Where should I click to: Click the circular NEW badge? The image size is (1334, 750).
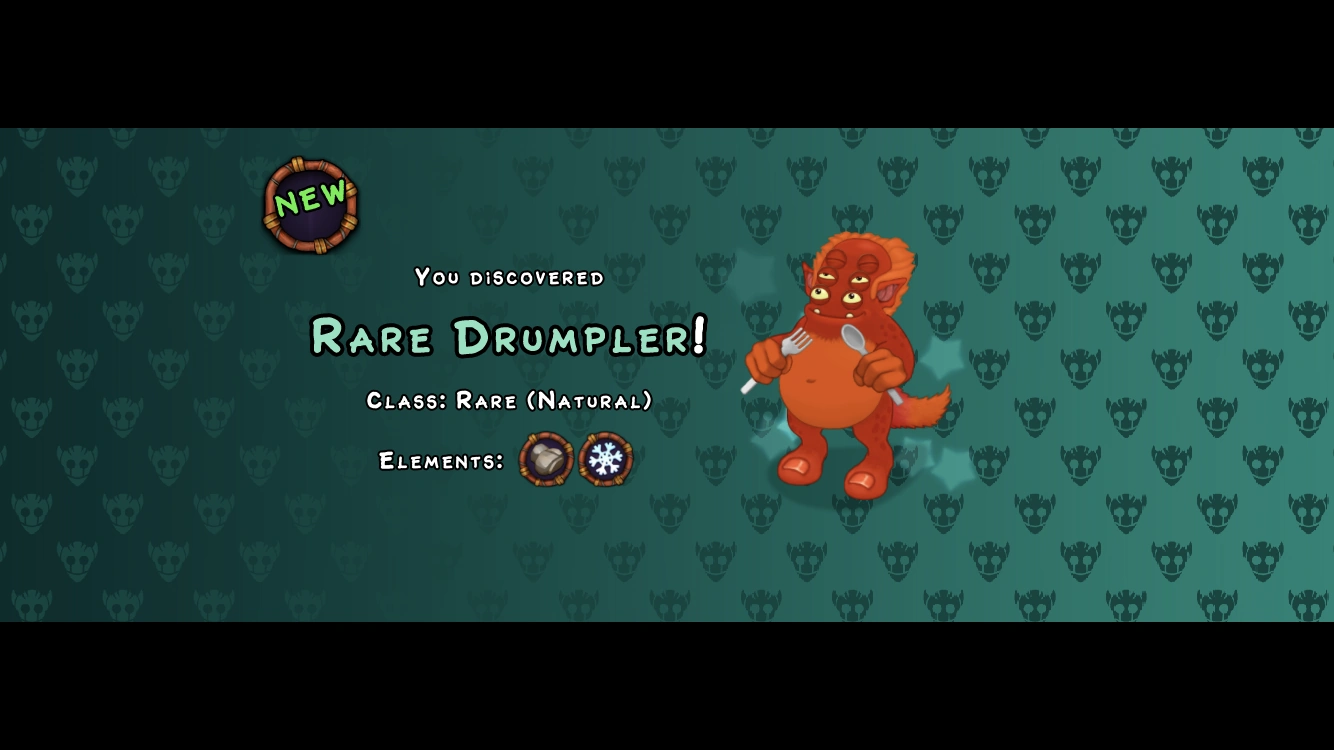(x=310, y=203)
